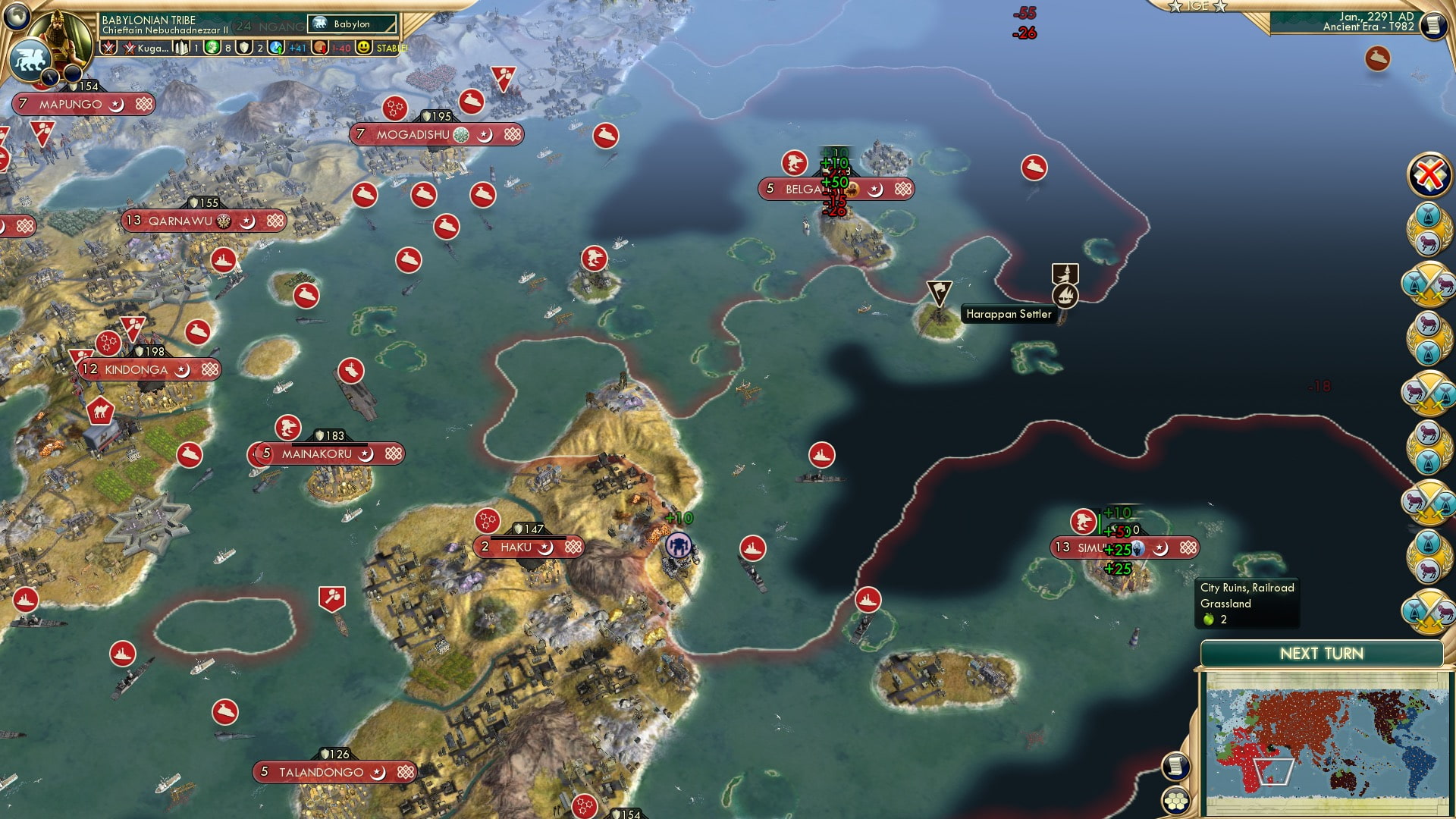Open the Babylon city banner button
This screenshot has width=1456, height=819.
(352, 24)
